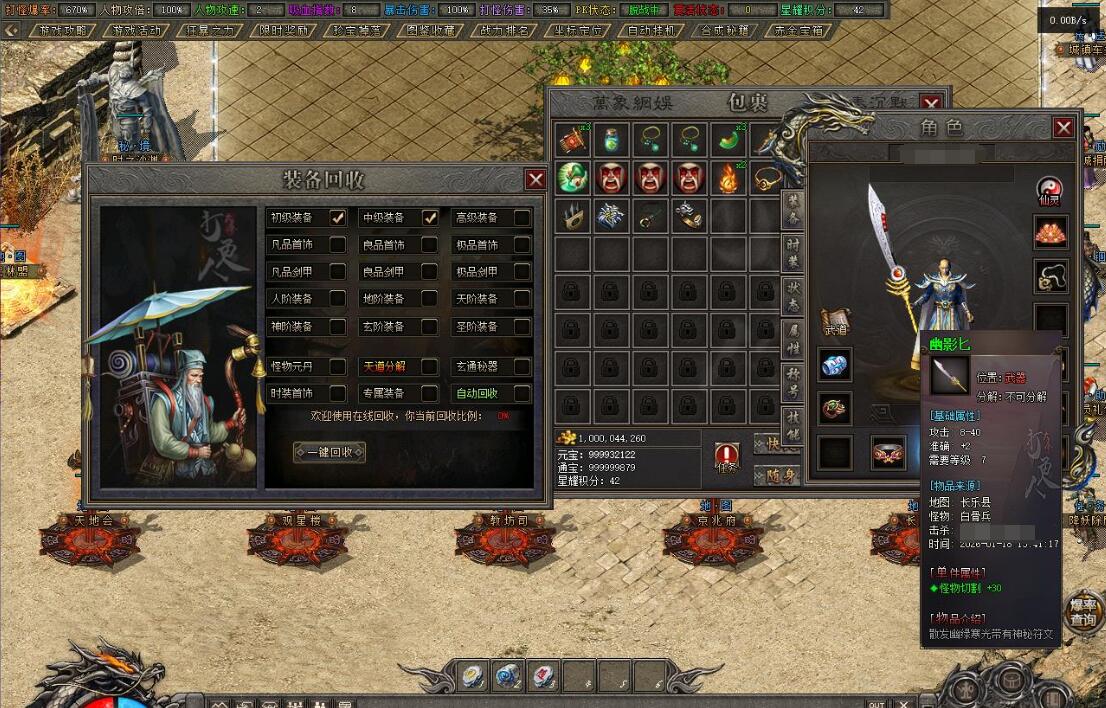Activate 自动挂机 auto-battle menu button
Screen dimensions: 1106x708
pos(652,30)
